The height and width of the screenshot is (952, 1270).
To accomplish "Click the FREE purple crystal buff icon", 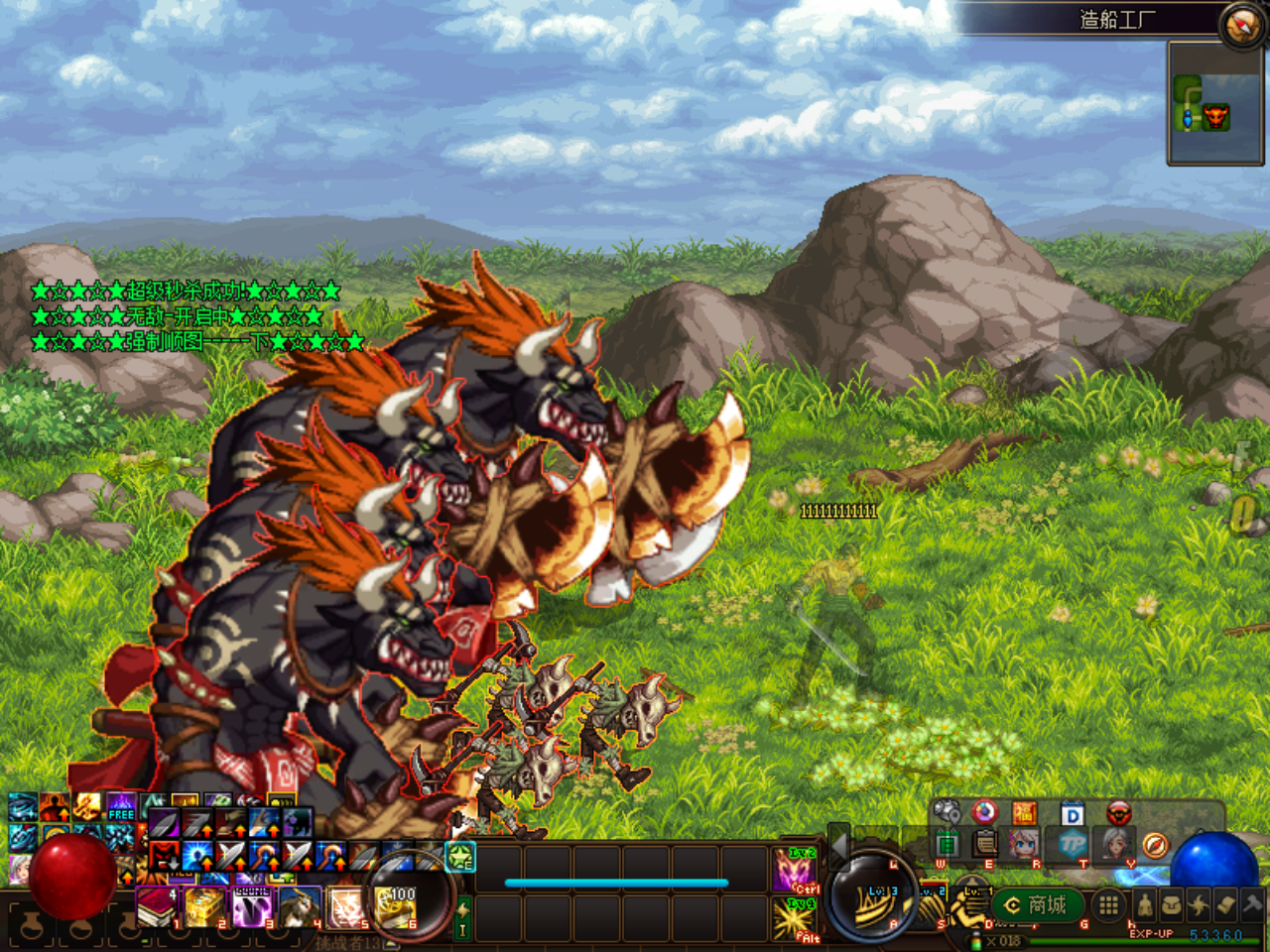I will [x=121, y=806].
